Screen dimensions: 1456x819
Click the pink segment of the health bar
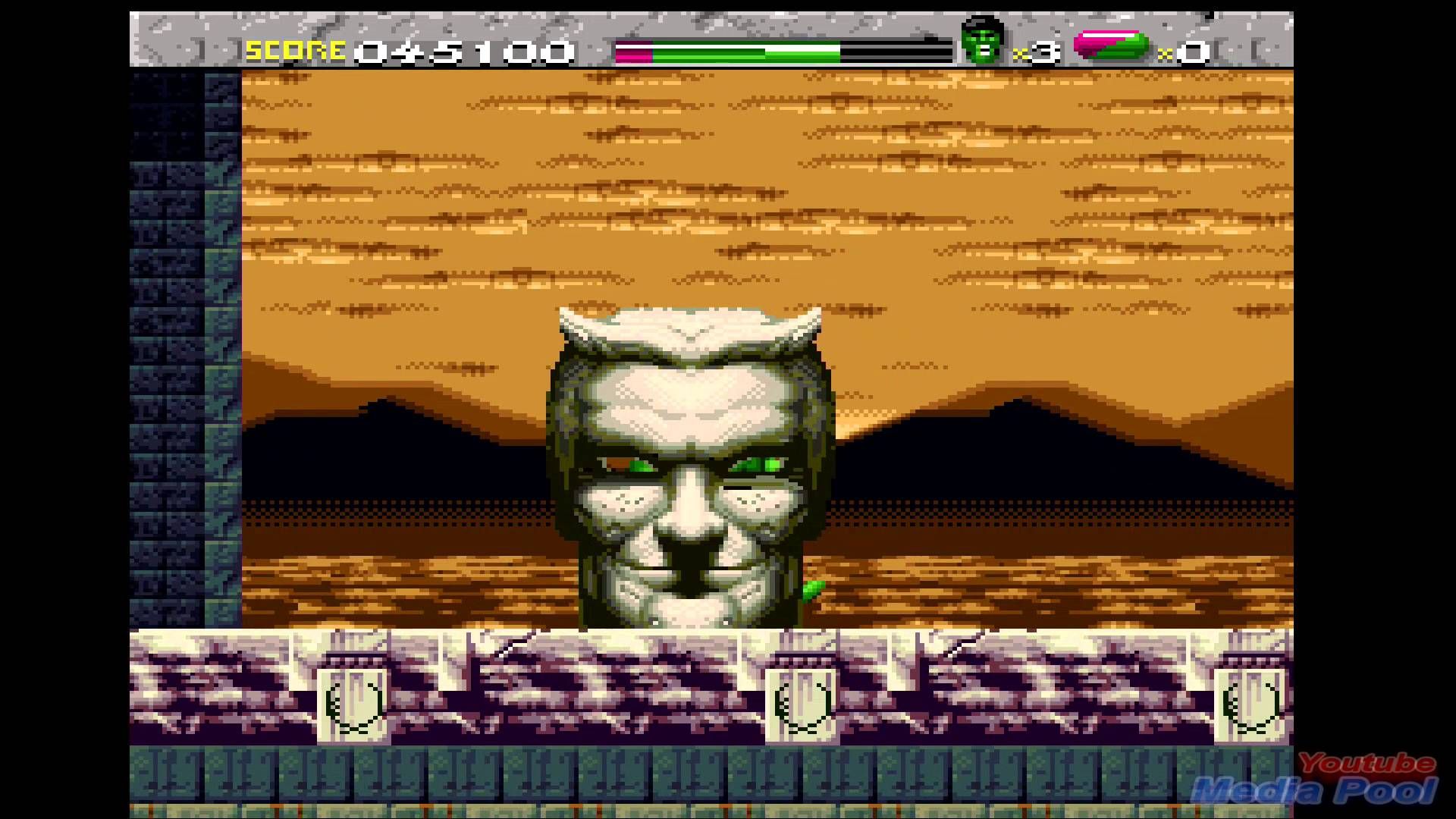(633, 52)
